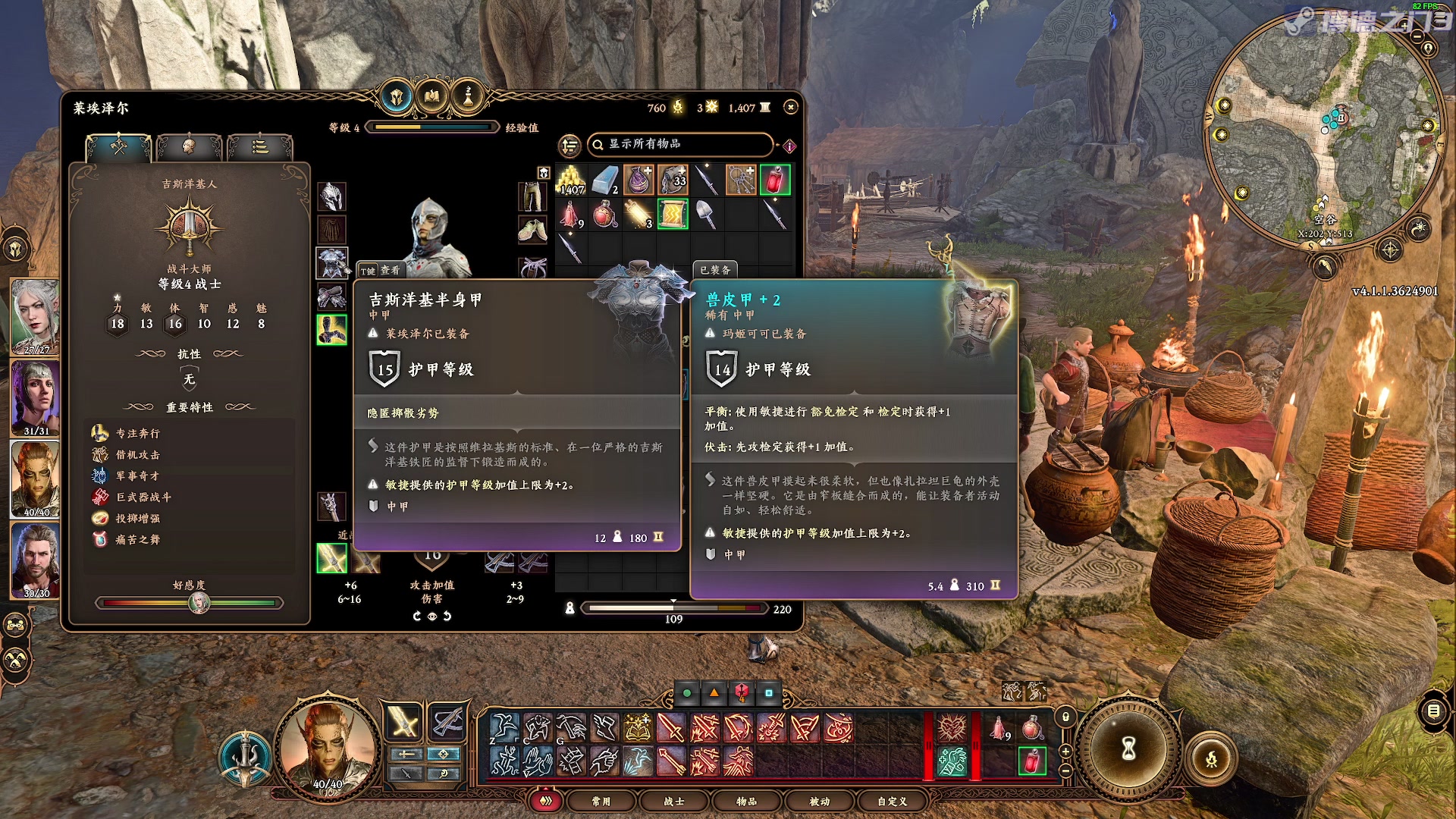This screenshot has height=819, width=1456.
Task: Select the white-haired party member portrait
Action: pos(35,315)
